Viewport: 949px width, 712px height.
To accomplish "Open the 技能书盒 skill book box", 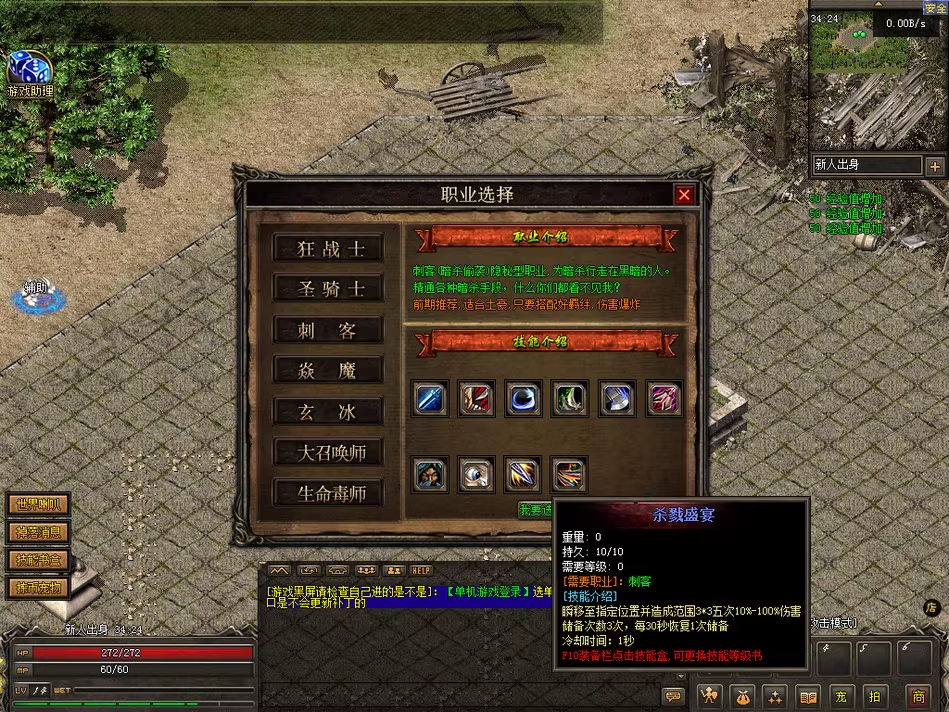I will 38,559.
